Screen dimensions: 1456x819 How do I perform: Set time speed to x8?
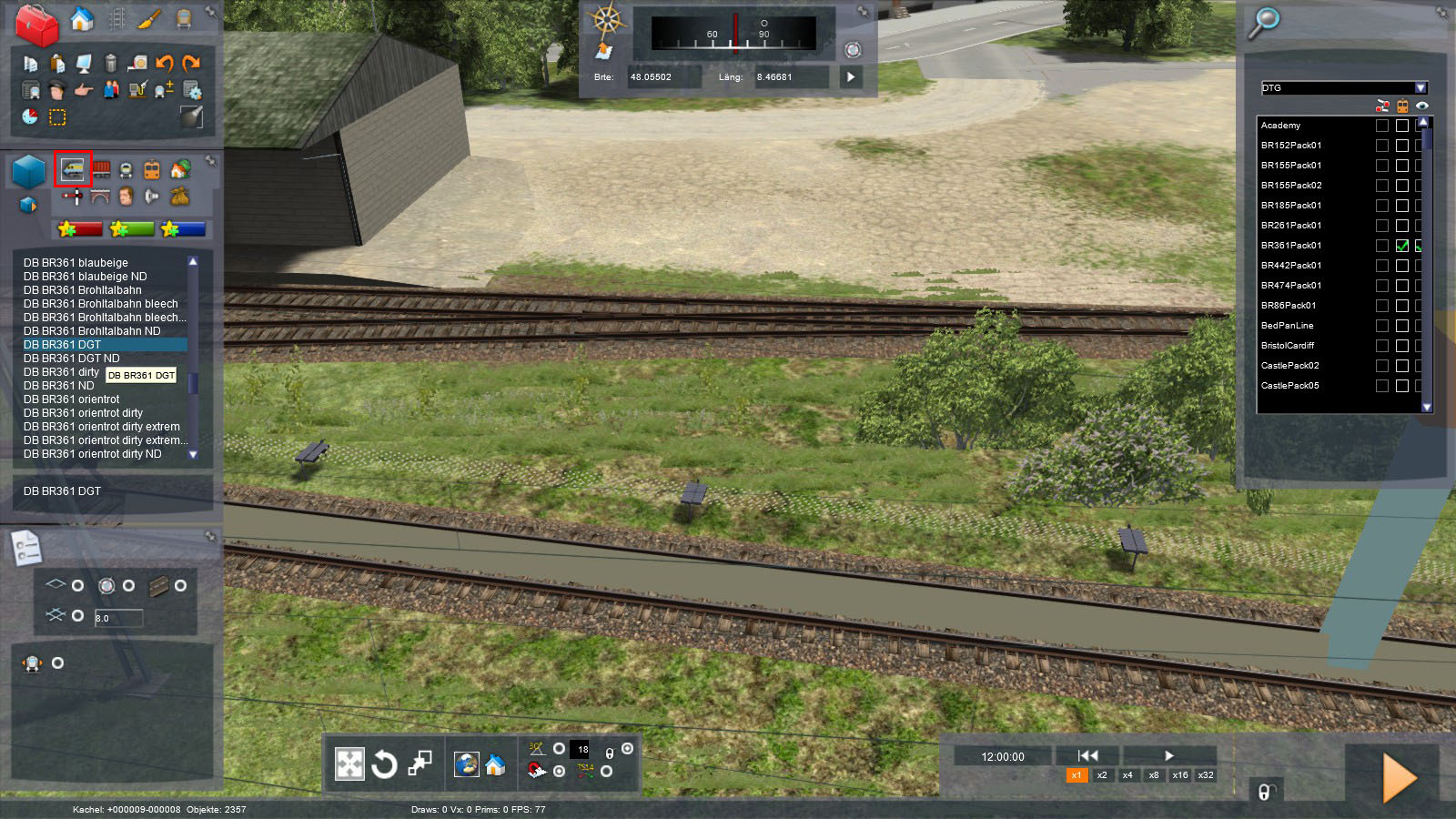point(1154,775)
